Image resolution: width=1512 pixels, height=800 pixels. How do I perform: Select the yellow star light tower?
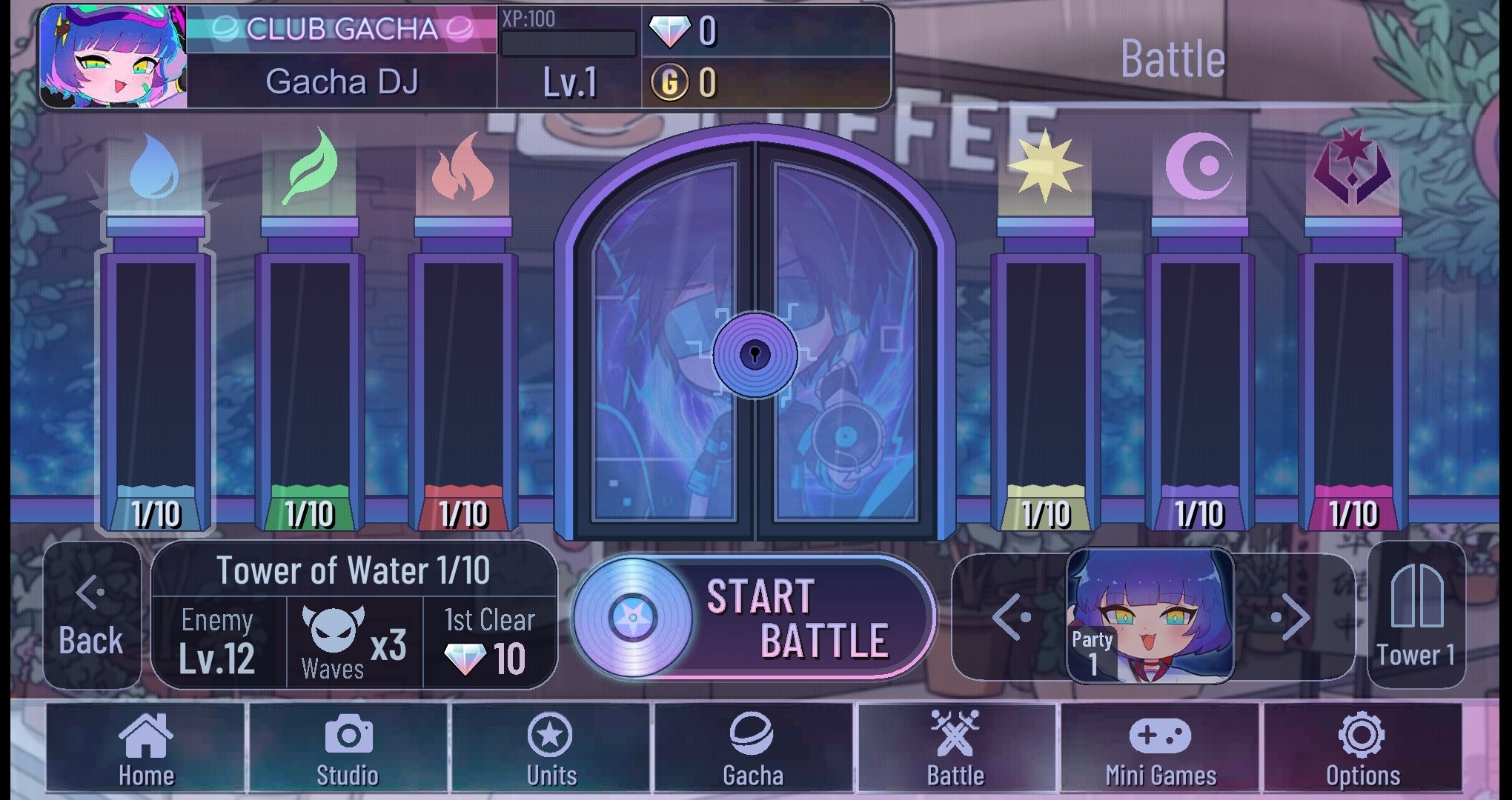pos(1045,370)
